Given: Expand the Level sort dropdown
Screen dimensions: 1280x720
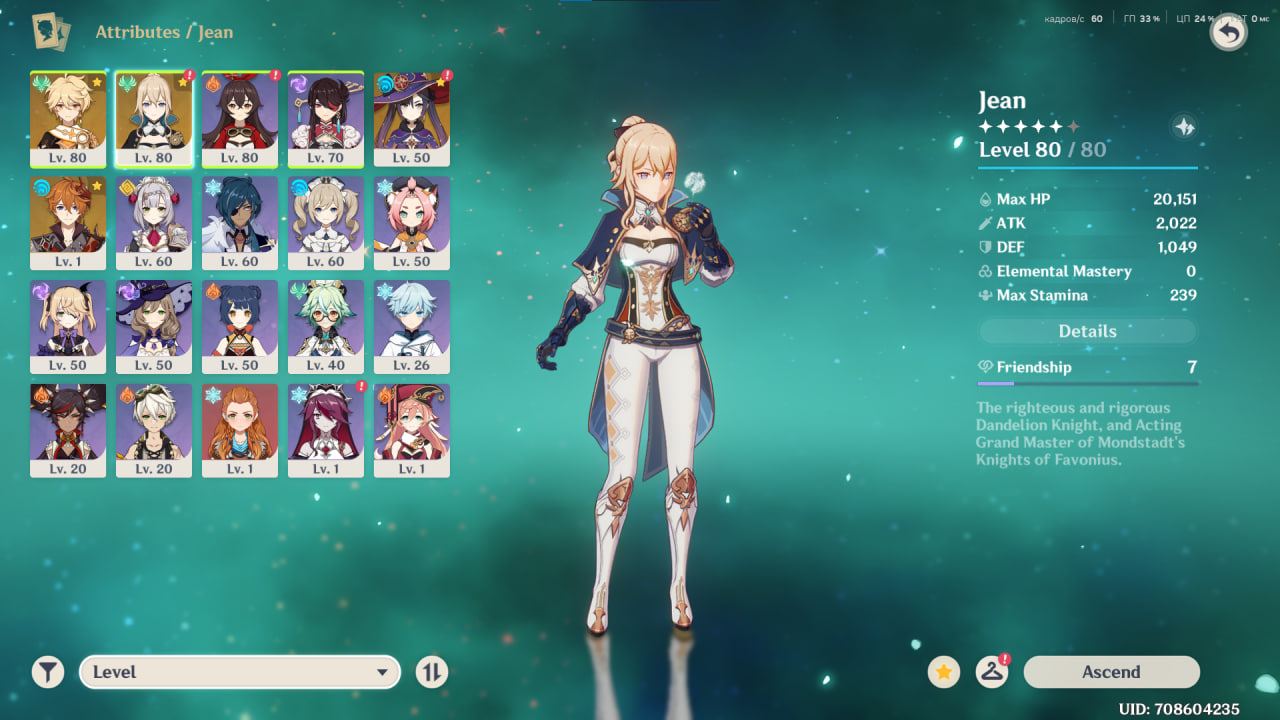Looking at the screenshot, I should [x=240, y=672].
